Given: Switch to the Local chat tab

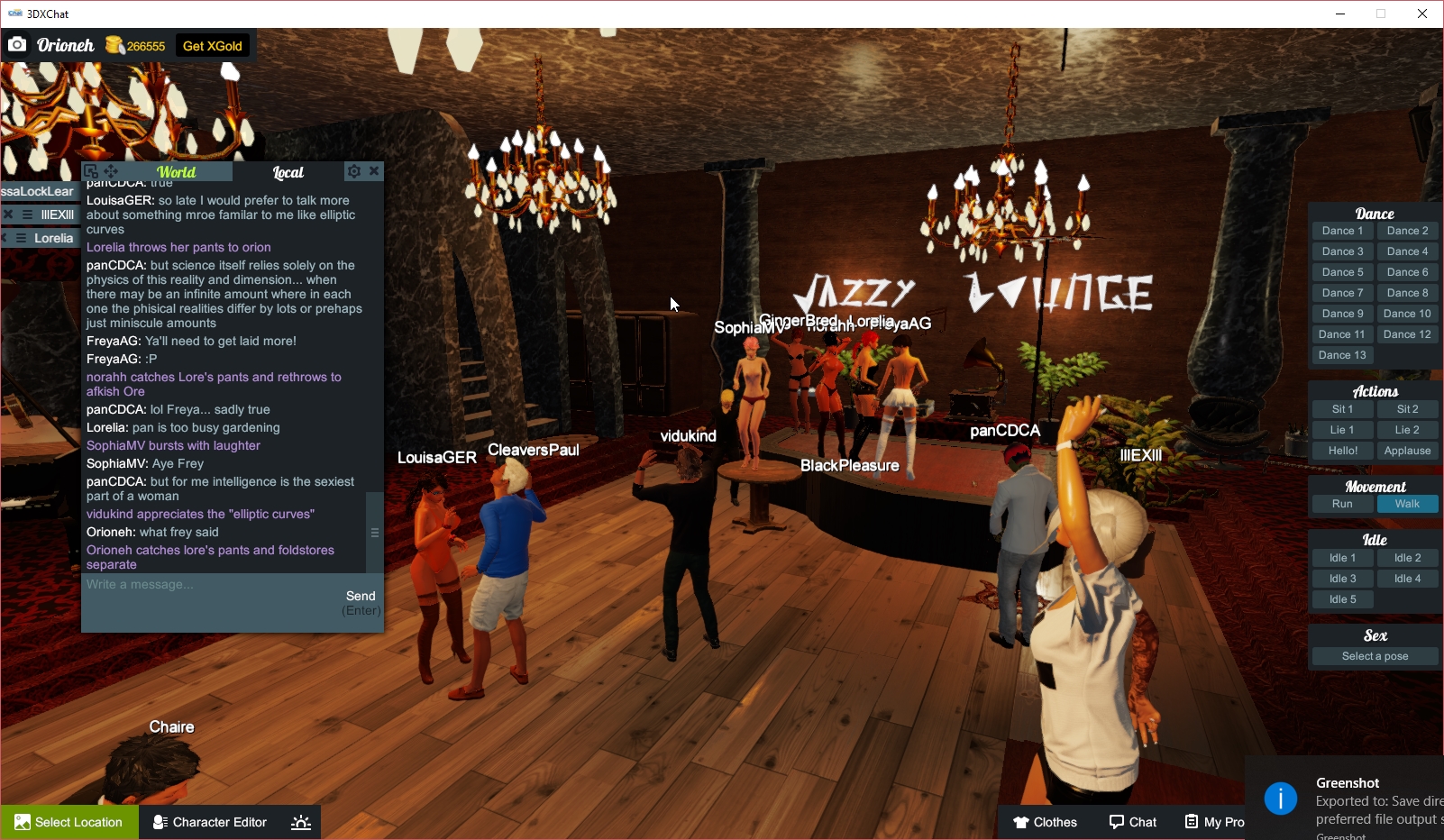Looking at the screenshot, I should tap(288, 172).
